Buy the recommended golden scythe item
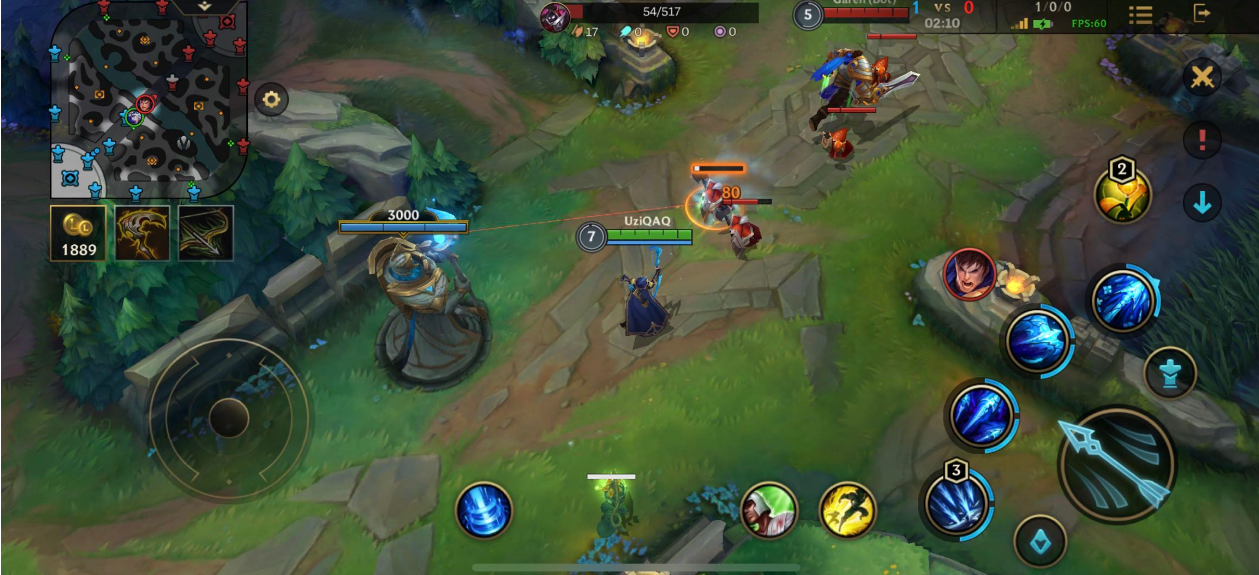The image size is (1259, 575). pos(142,233)
